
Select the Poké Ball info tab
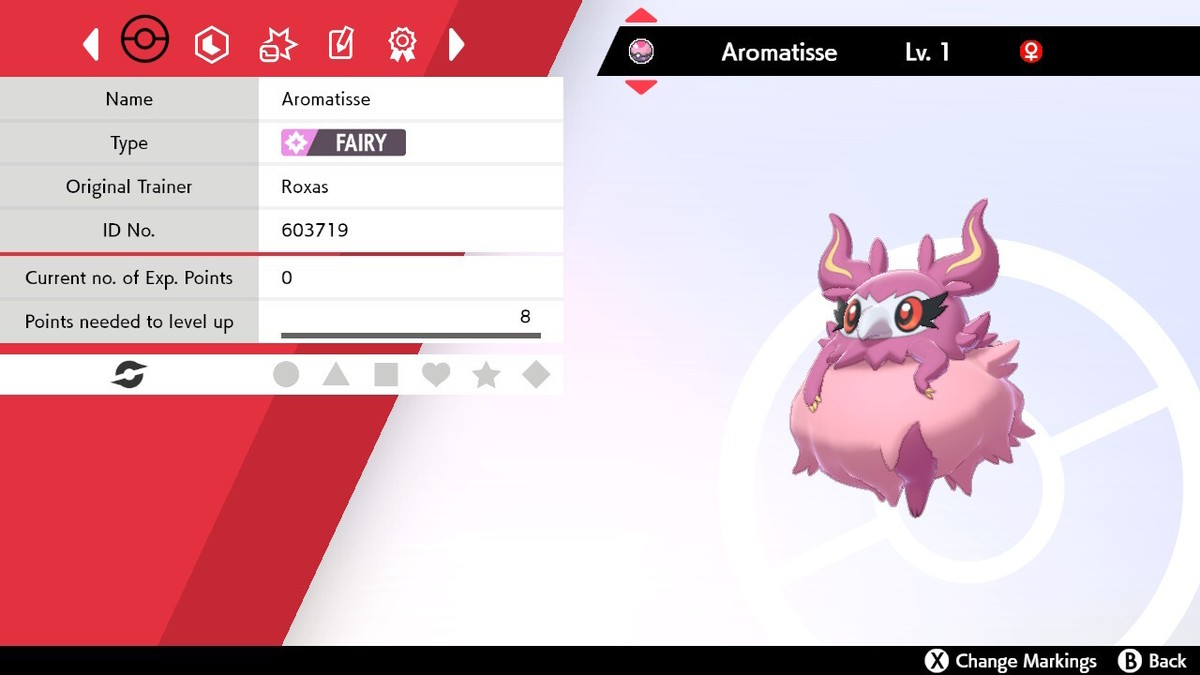click(x=145, y=43)
